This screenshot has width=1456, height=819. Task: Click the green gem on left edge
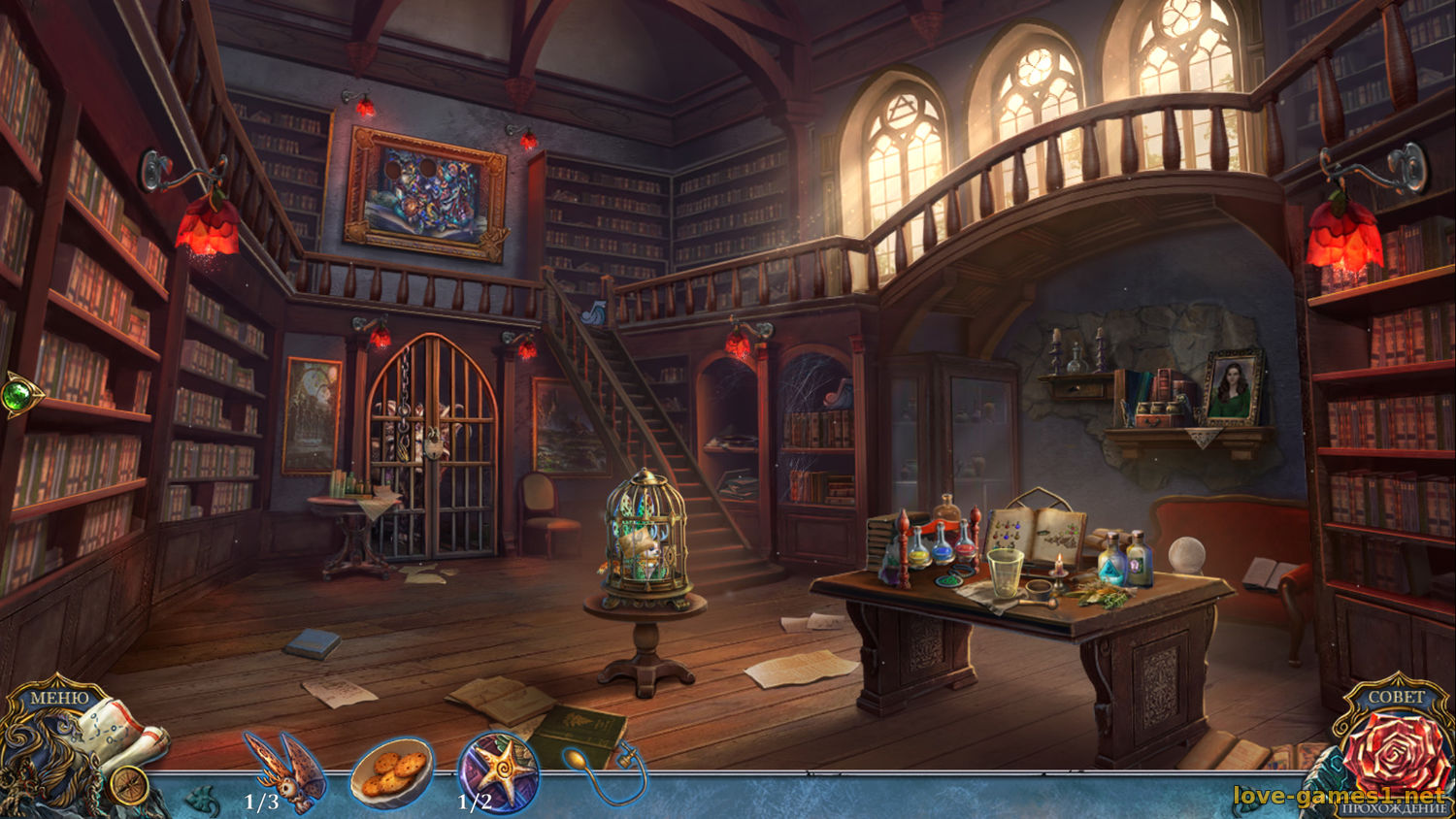tap(18, 395)
